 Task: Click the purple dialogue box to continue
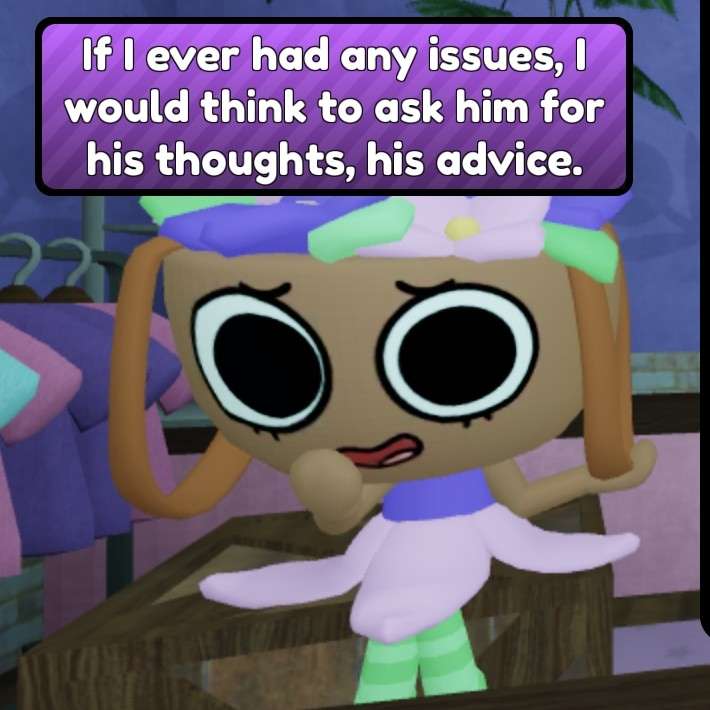pyautogui.click(x=334, y=105)
